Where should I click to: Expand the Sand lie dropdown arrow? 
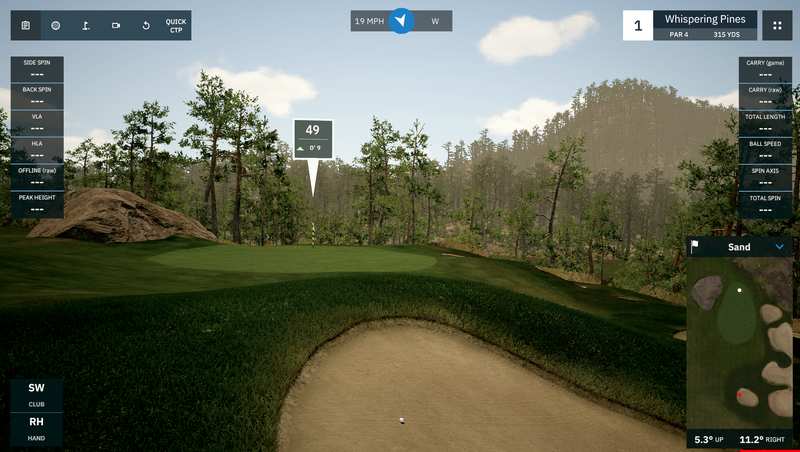pyautogui.click(x=780, y=247)
